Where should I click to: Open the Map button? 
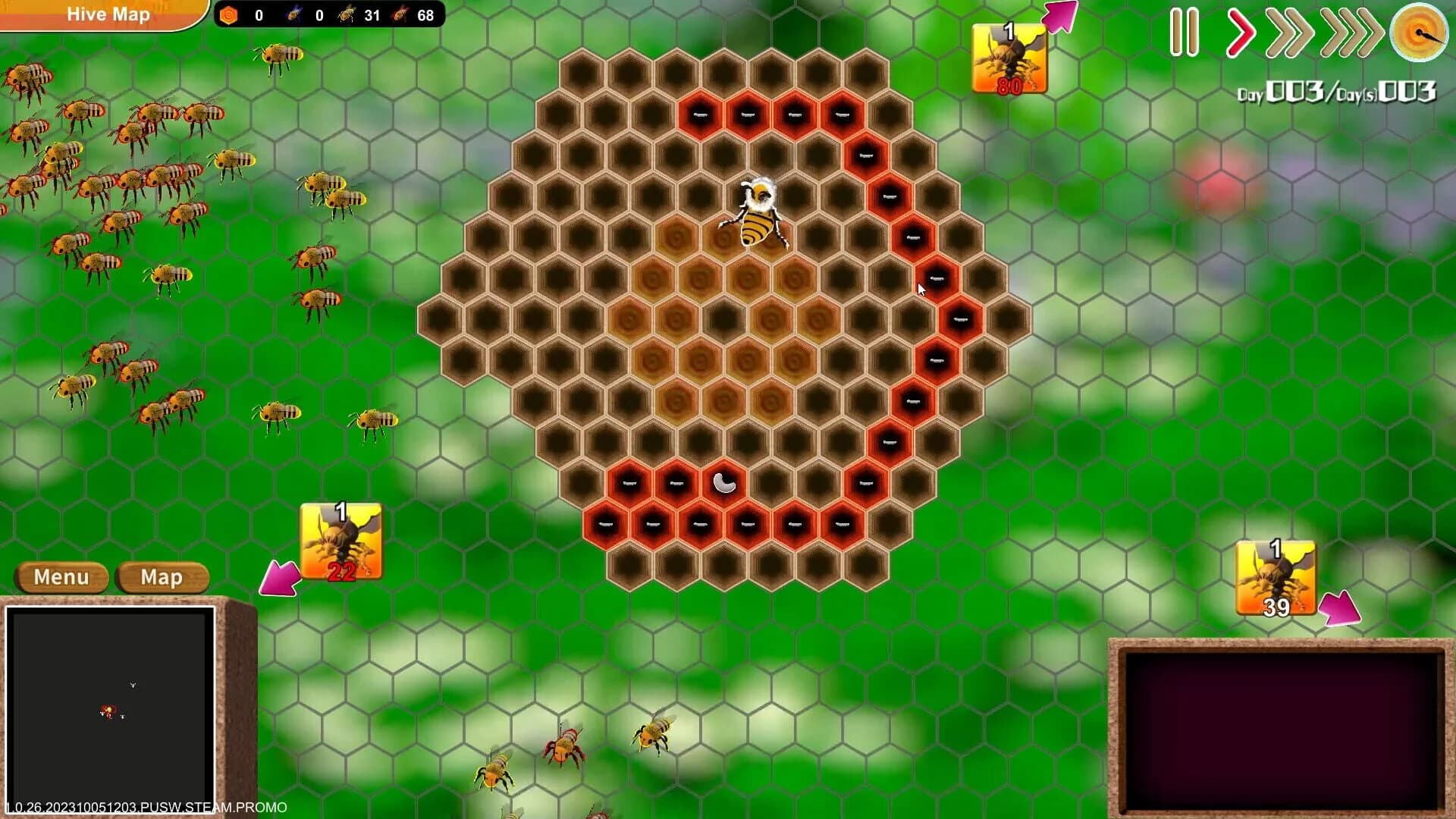click(x=161, y=577)
